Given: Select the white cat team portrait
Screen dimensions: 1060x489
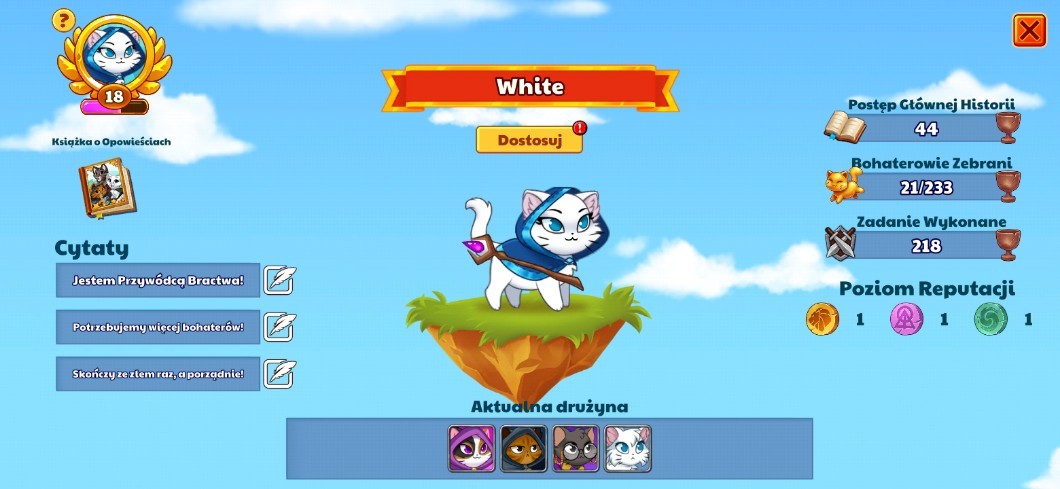Looking at the screenshot, I should coord(627,448).
